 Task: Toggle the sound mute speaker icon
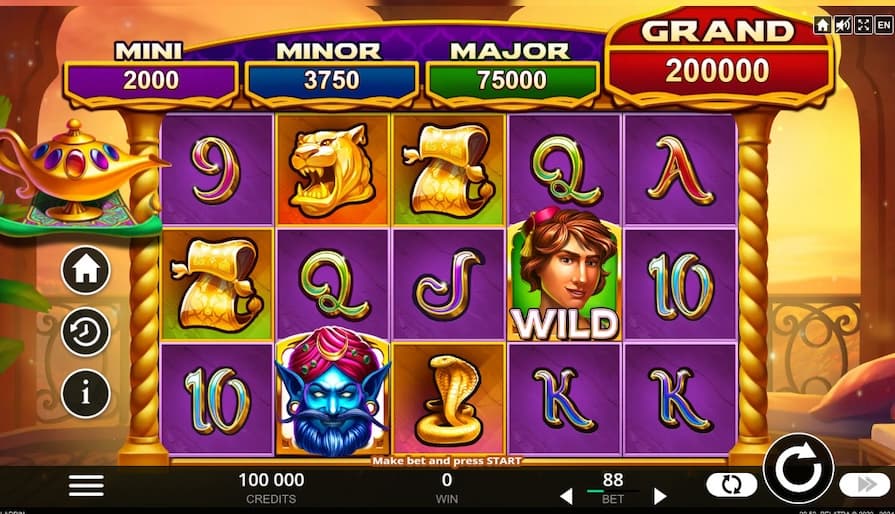coord(843,25)
